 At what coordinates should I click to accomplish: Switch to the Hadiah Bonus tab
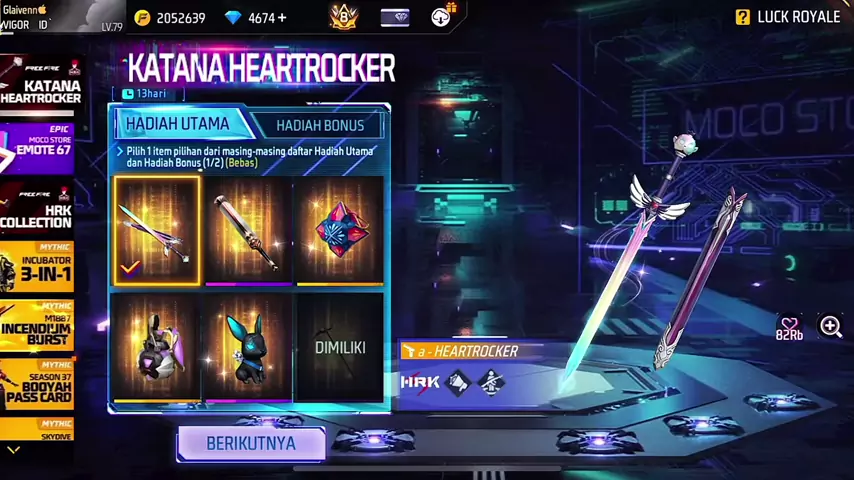click(320, 125)
